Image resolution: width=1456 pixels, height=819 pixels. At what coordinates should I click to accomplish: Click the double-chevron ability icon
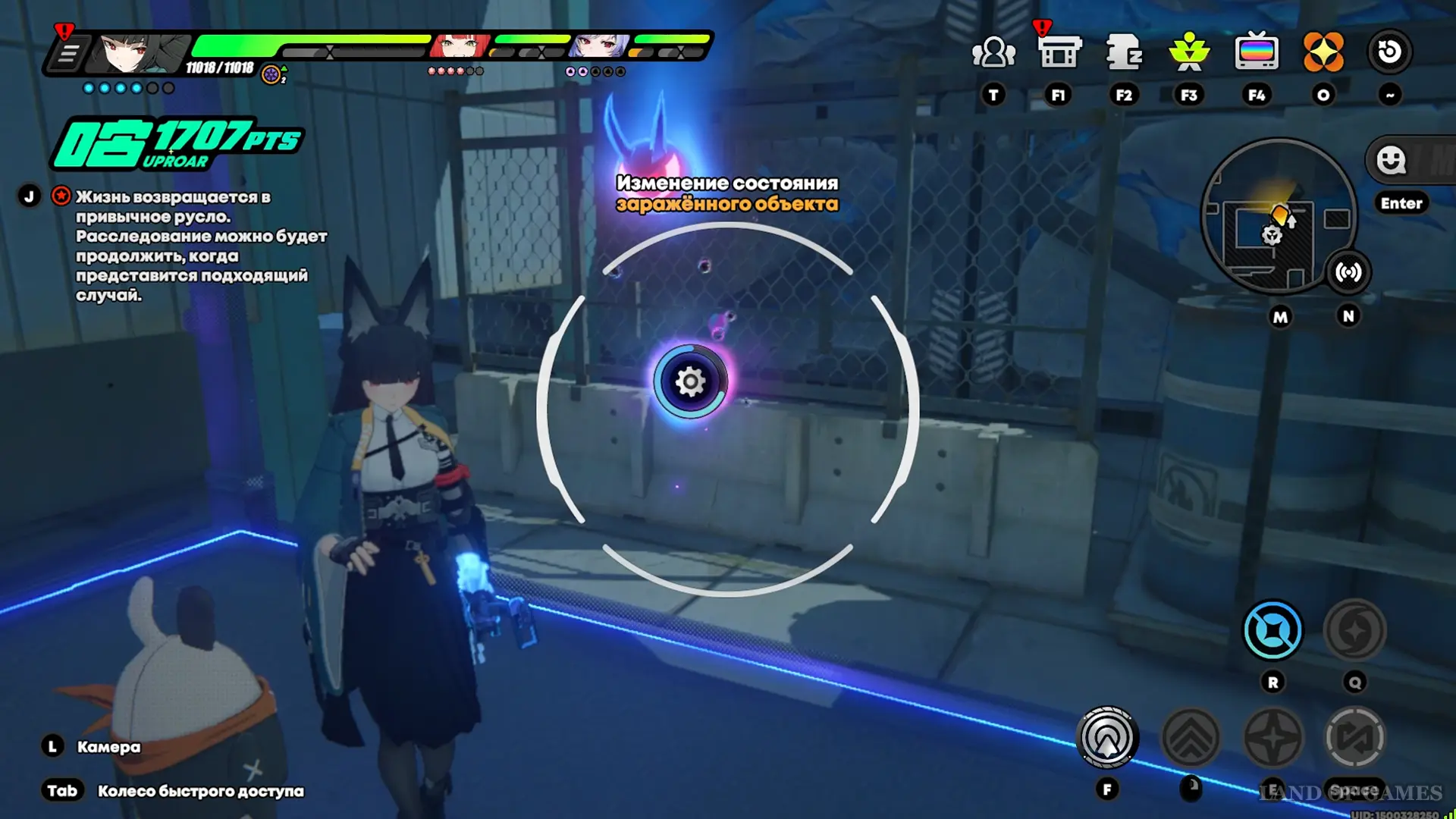tap(1191, 737)
